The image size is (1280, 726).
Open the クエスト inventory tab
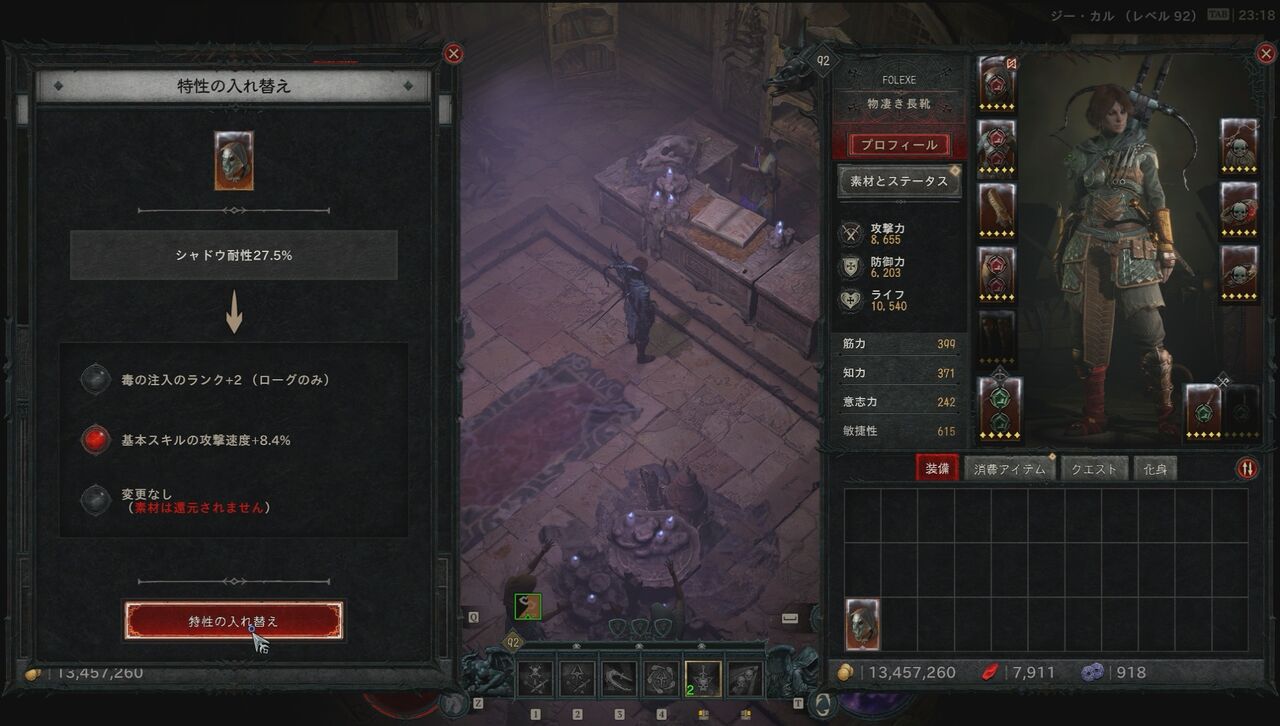click(x=1094, y=468)
